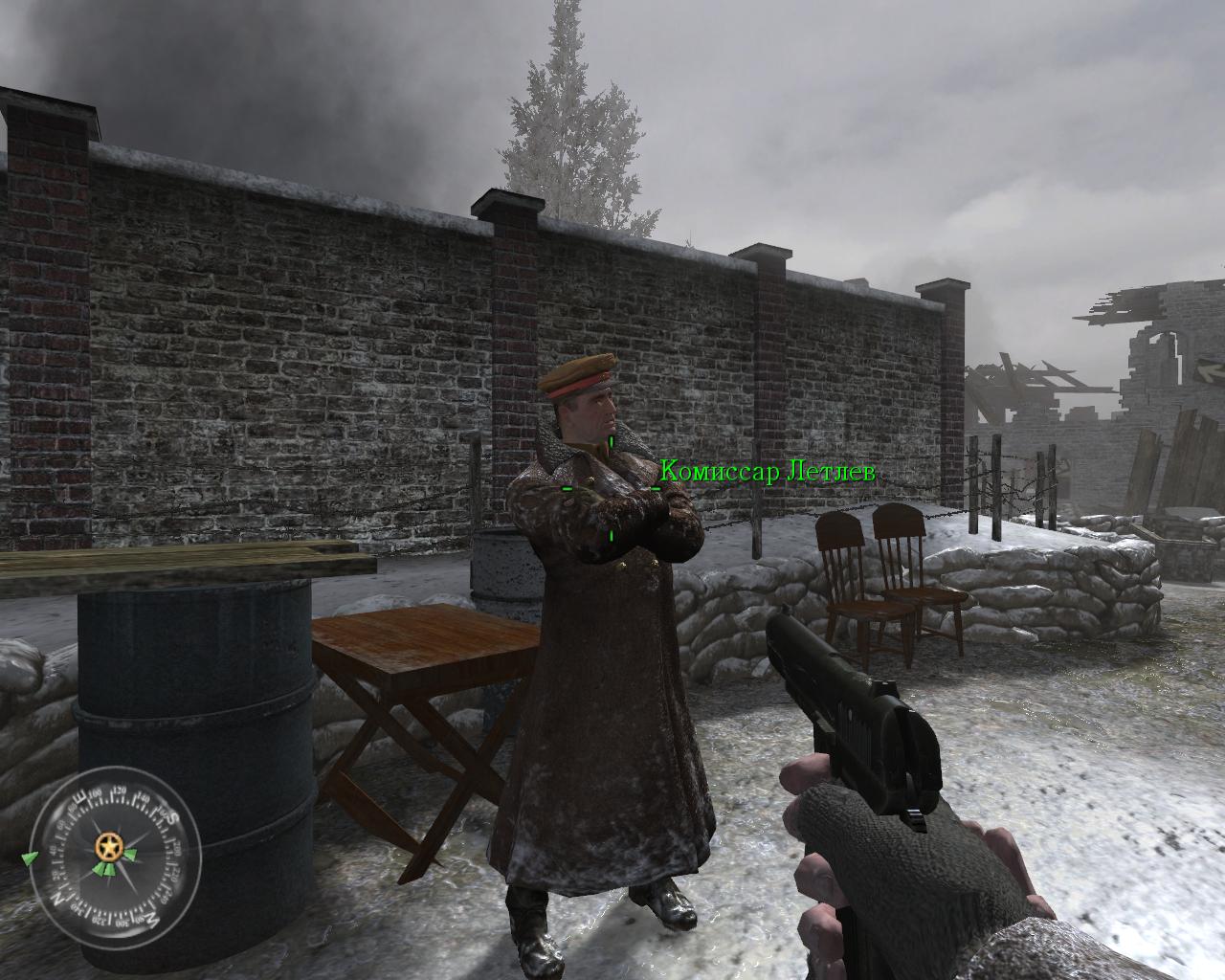Viewport: 1225px width, 980px height.
Task: Click the pair of green friendly markers below compass star
Action: pos(105,870)
